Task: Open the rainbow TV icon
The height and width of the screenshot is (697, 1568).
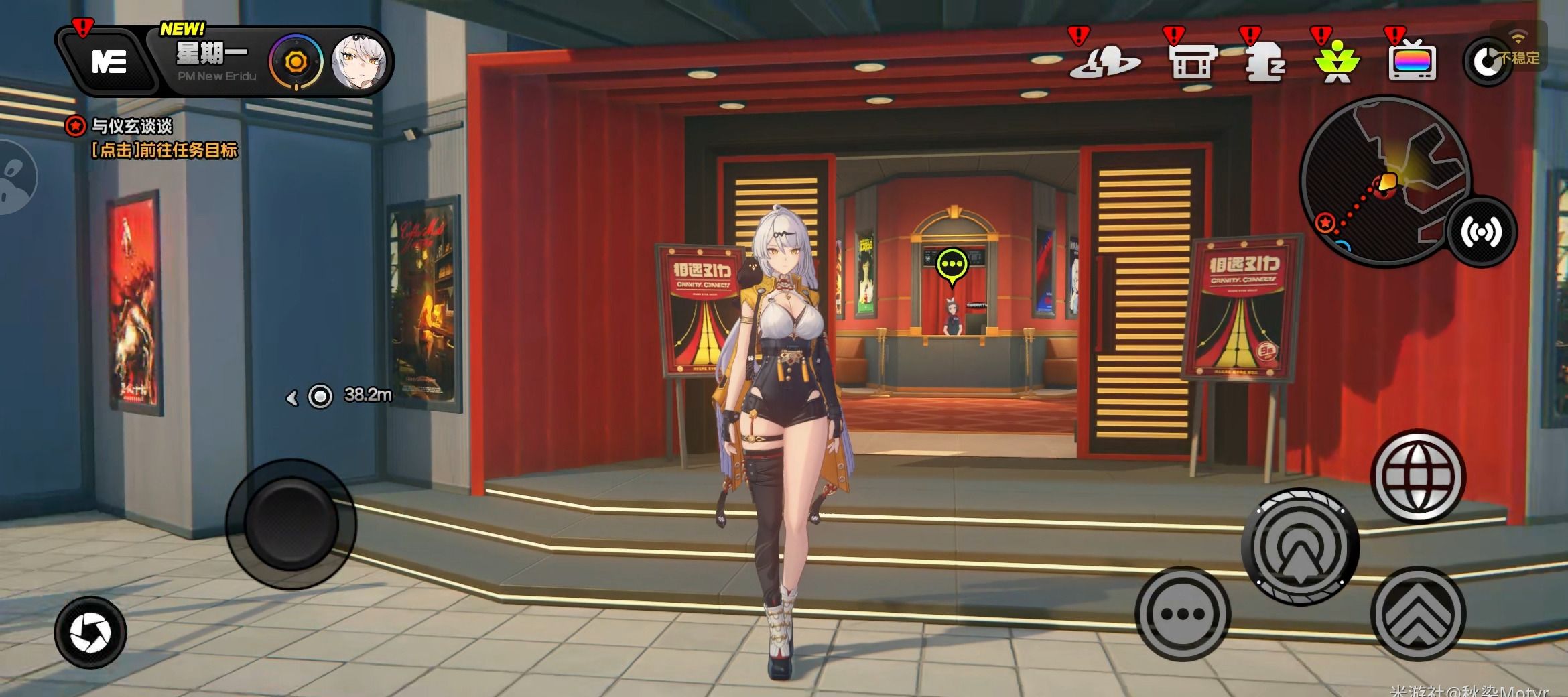Action: 1412,62
